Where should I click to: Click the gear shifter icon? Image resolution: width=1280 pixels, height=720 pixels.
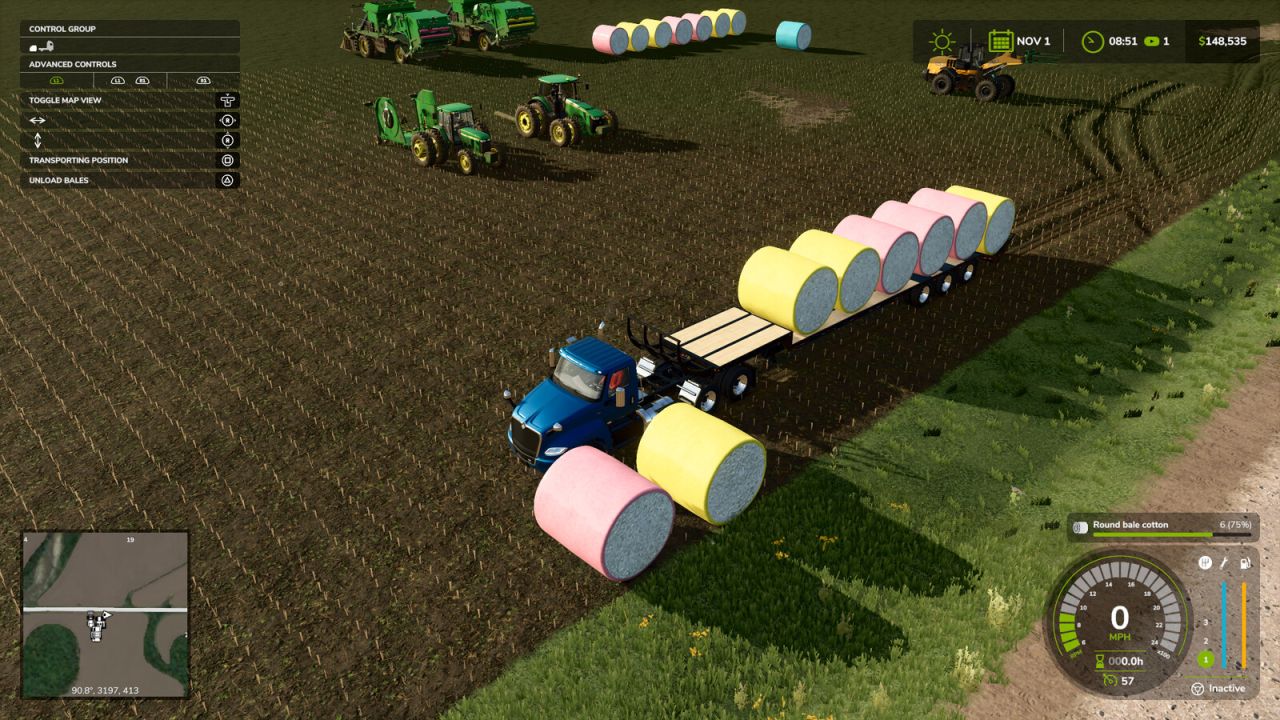pyautogui.click(x=1205, y=563)
